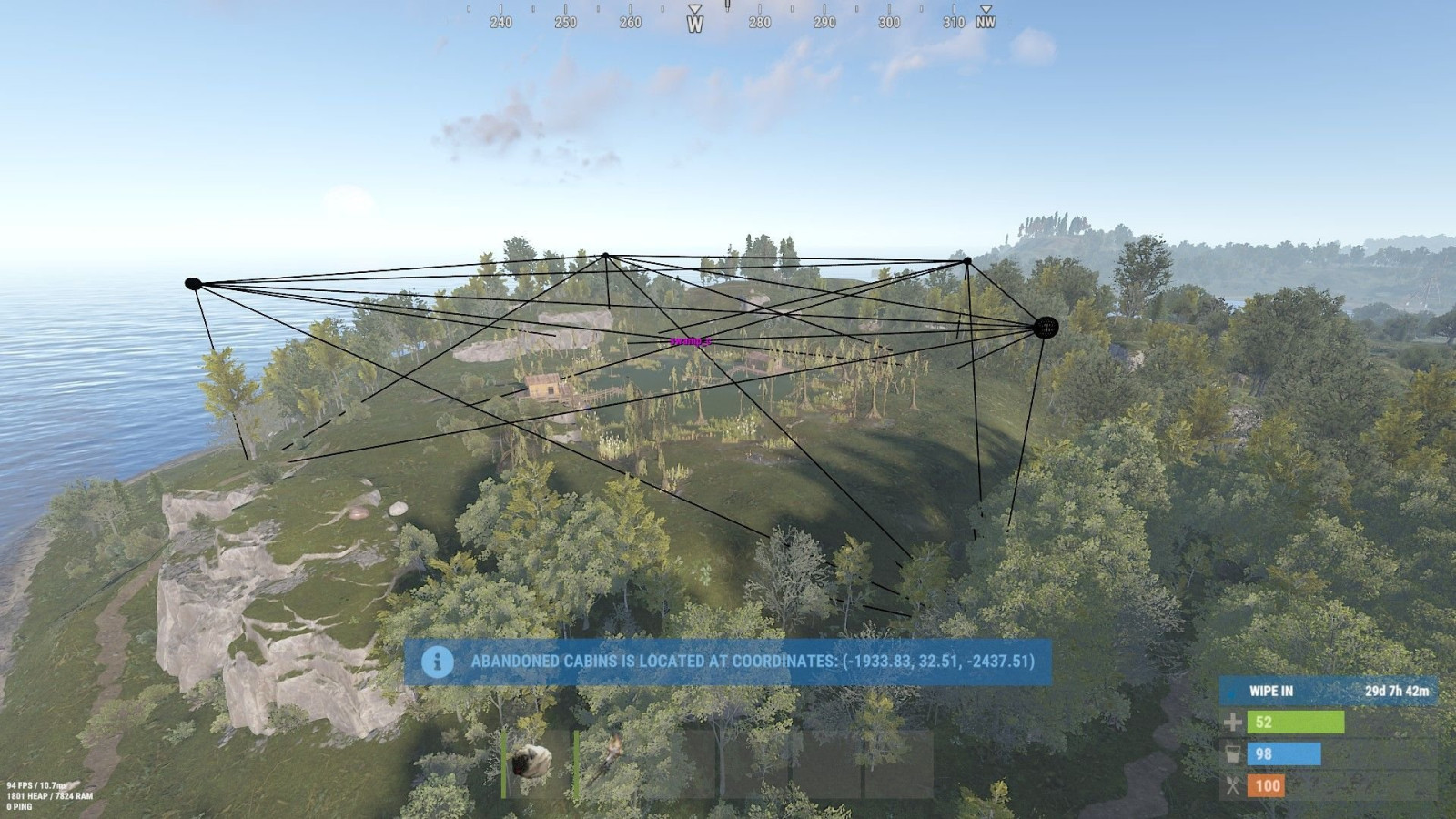This screenshot has height=819, width=1456.
Task: Select the torch hotbar slot
Action: coord(608,762)
